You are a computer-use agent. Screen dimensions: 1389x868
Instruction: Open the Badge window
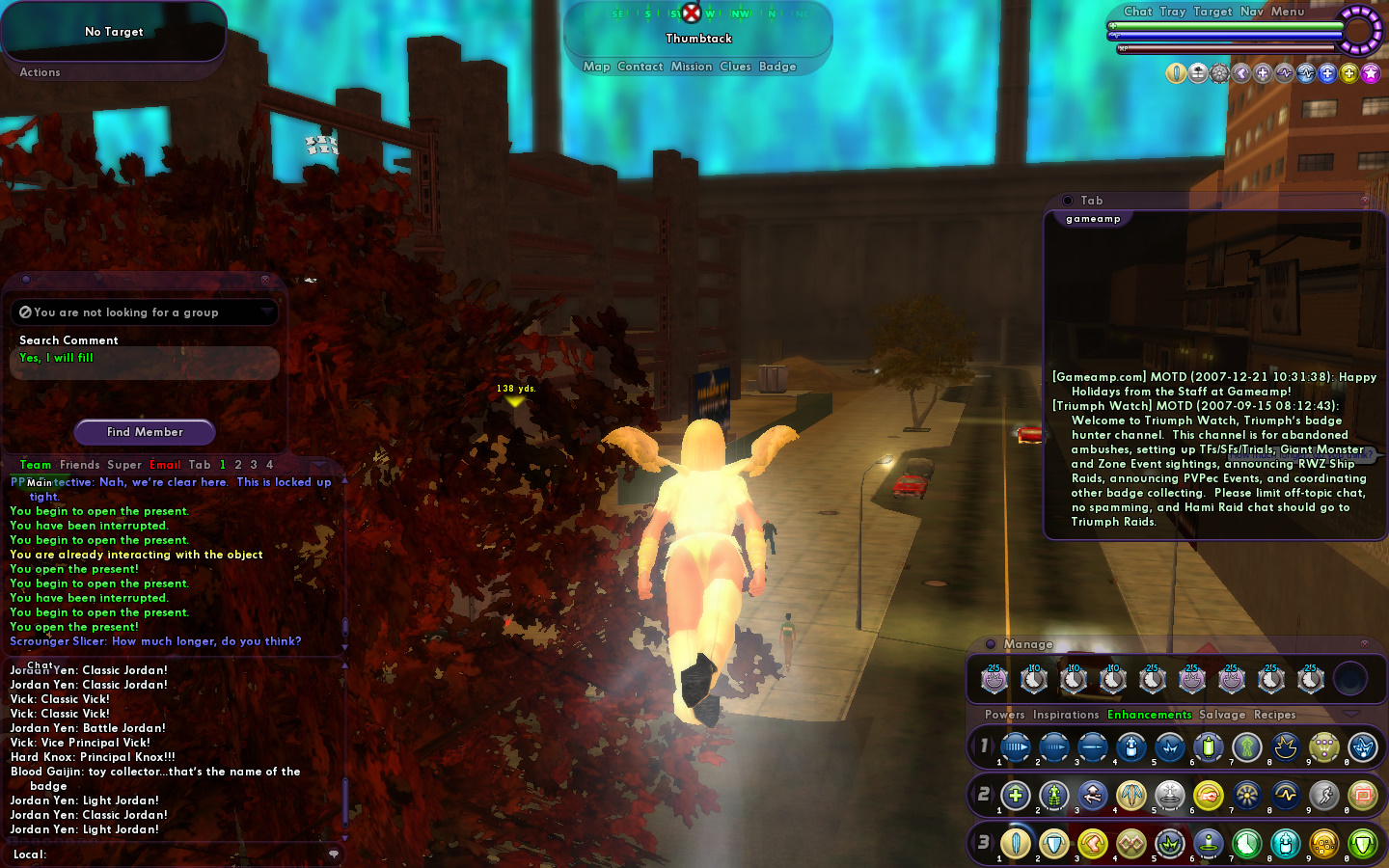tap(777, 67)
